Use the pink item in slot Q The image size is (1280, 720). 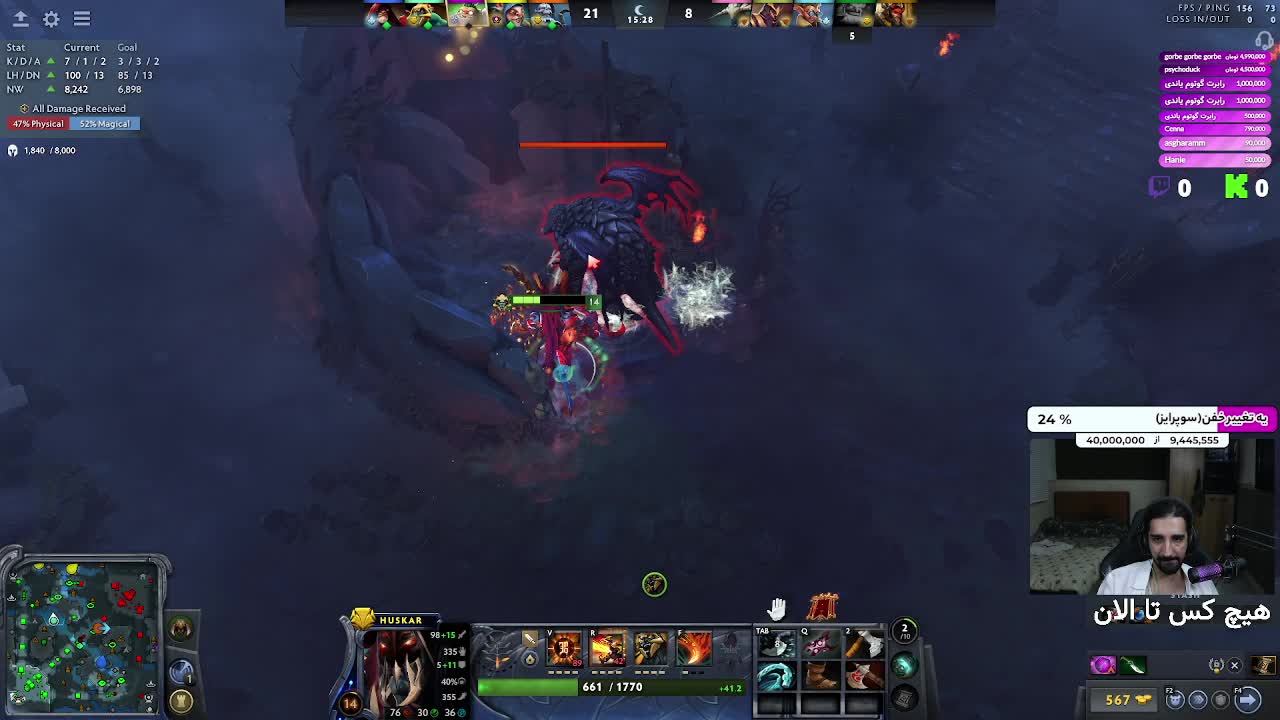coord(819,646)
